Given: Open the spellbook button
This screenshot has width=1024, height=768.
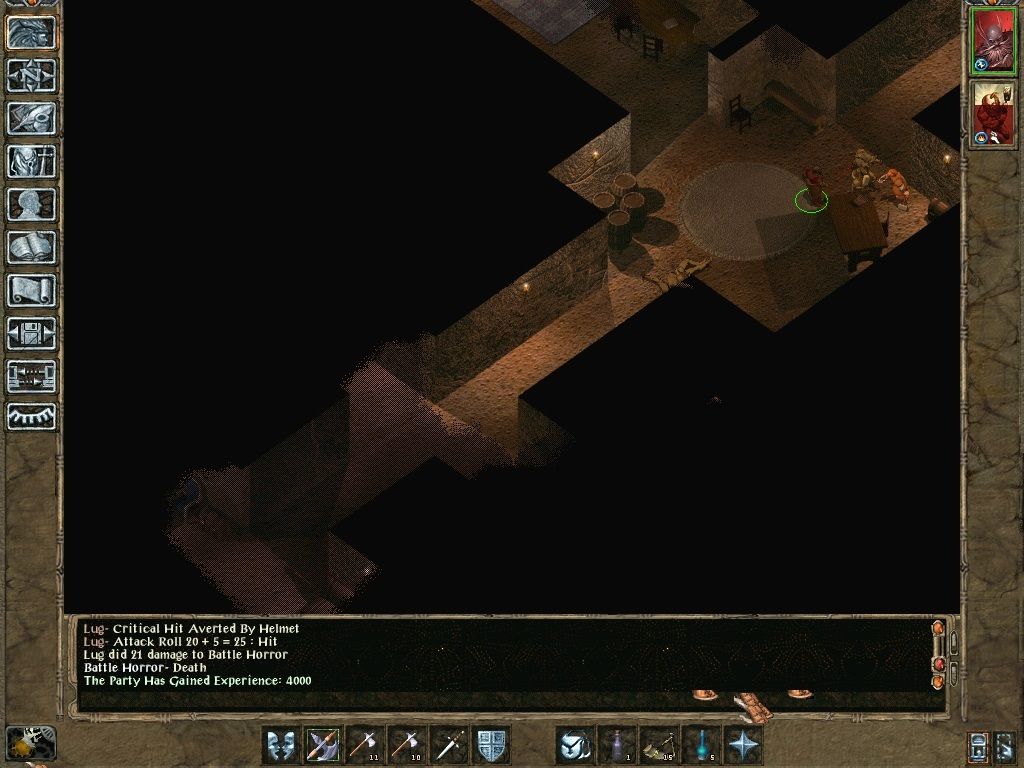Looking at the screenshot, I should pos(31,248).
